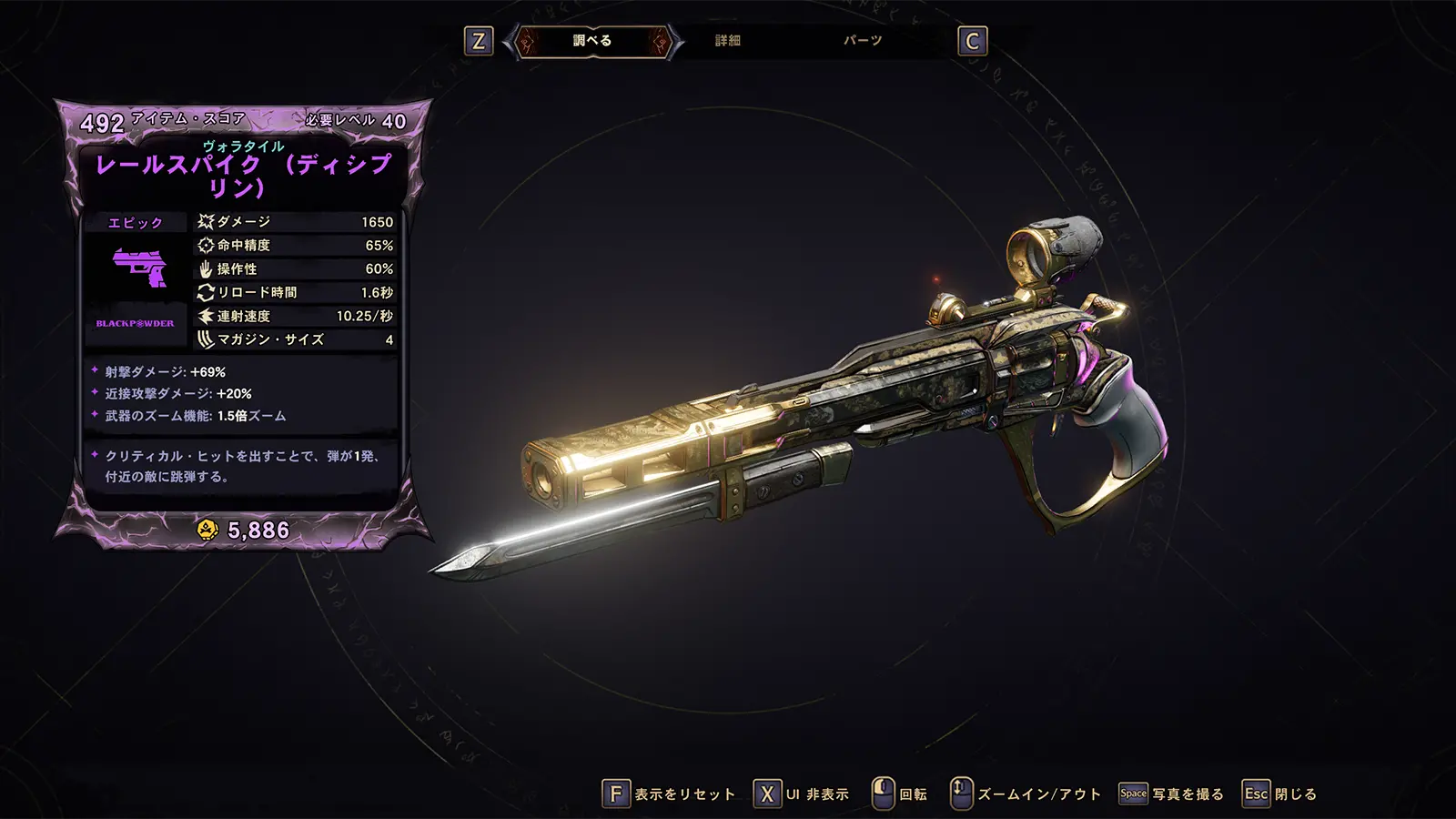Switch to the 調べる tab

click(592, 41)
